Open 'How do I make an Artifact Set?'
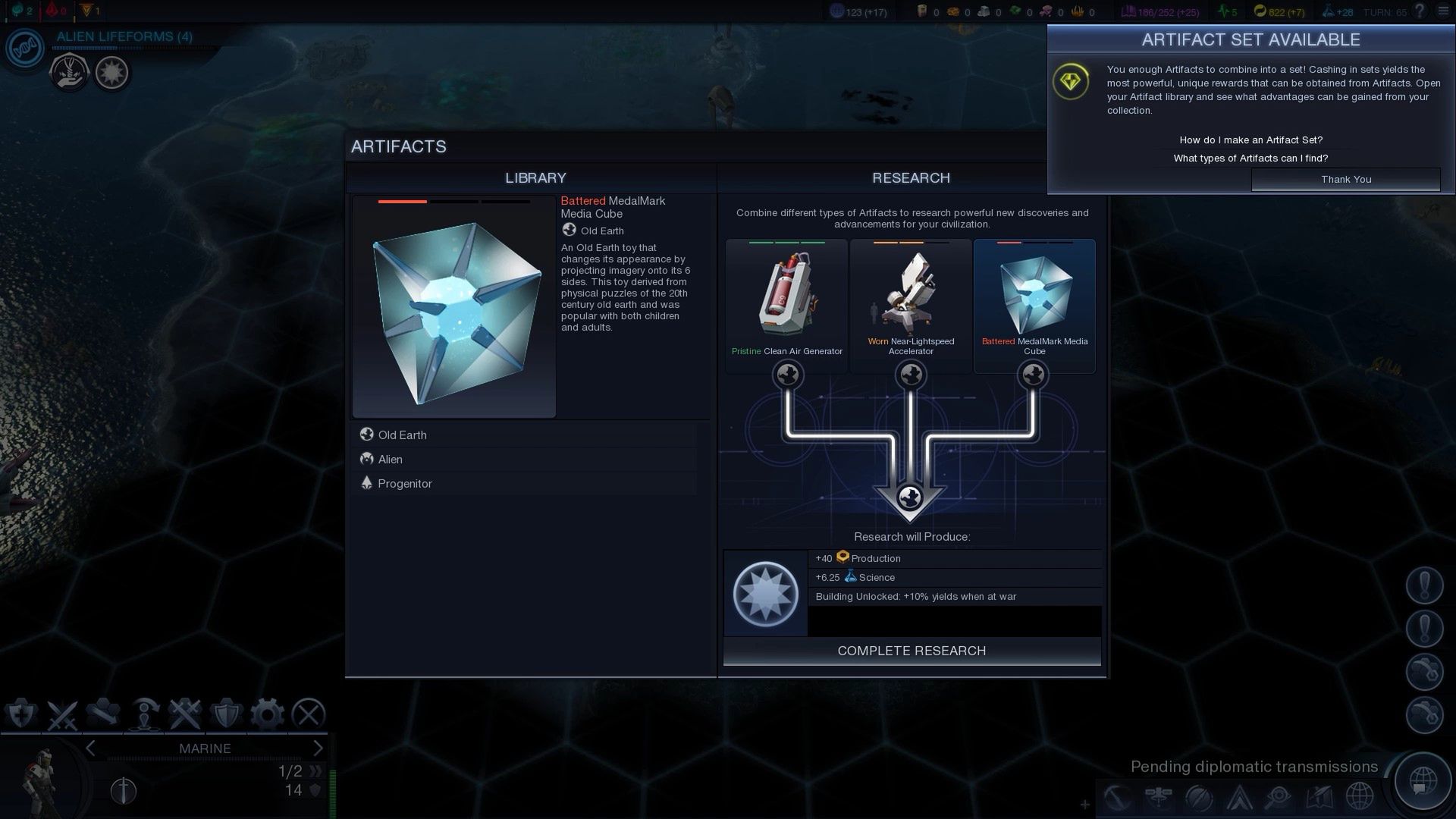 coord(1250,140)
